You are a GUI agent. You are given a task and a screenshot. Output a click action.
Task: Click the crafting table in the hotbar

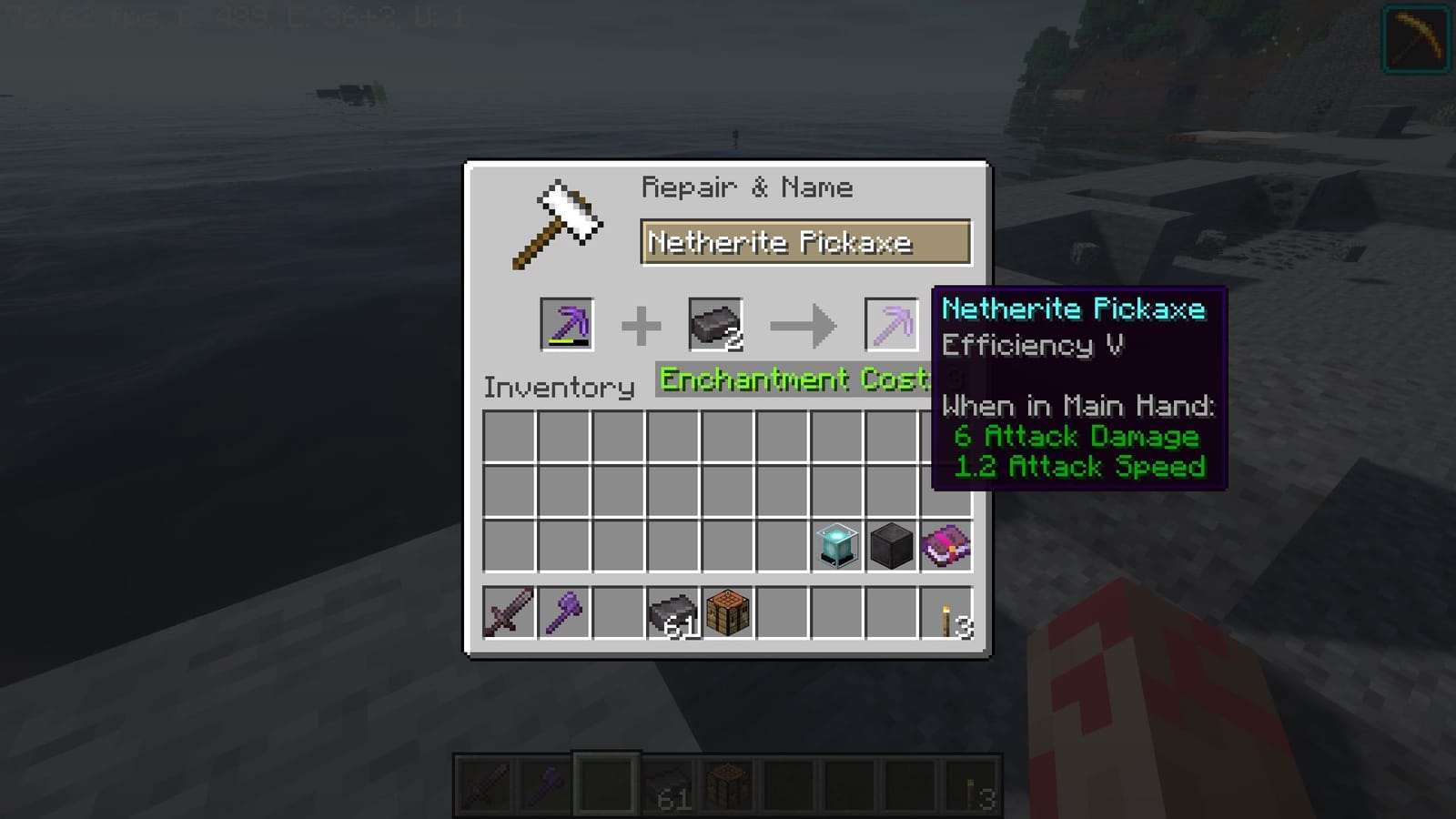point(728,784)
